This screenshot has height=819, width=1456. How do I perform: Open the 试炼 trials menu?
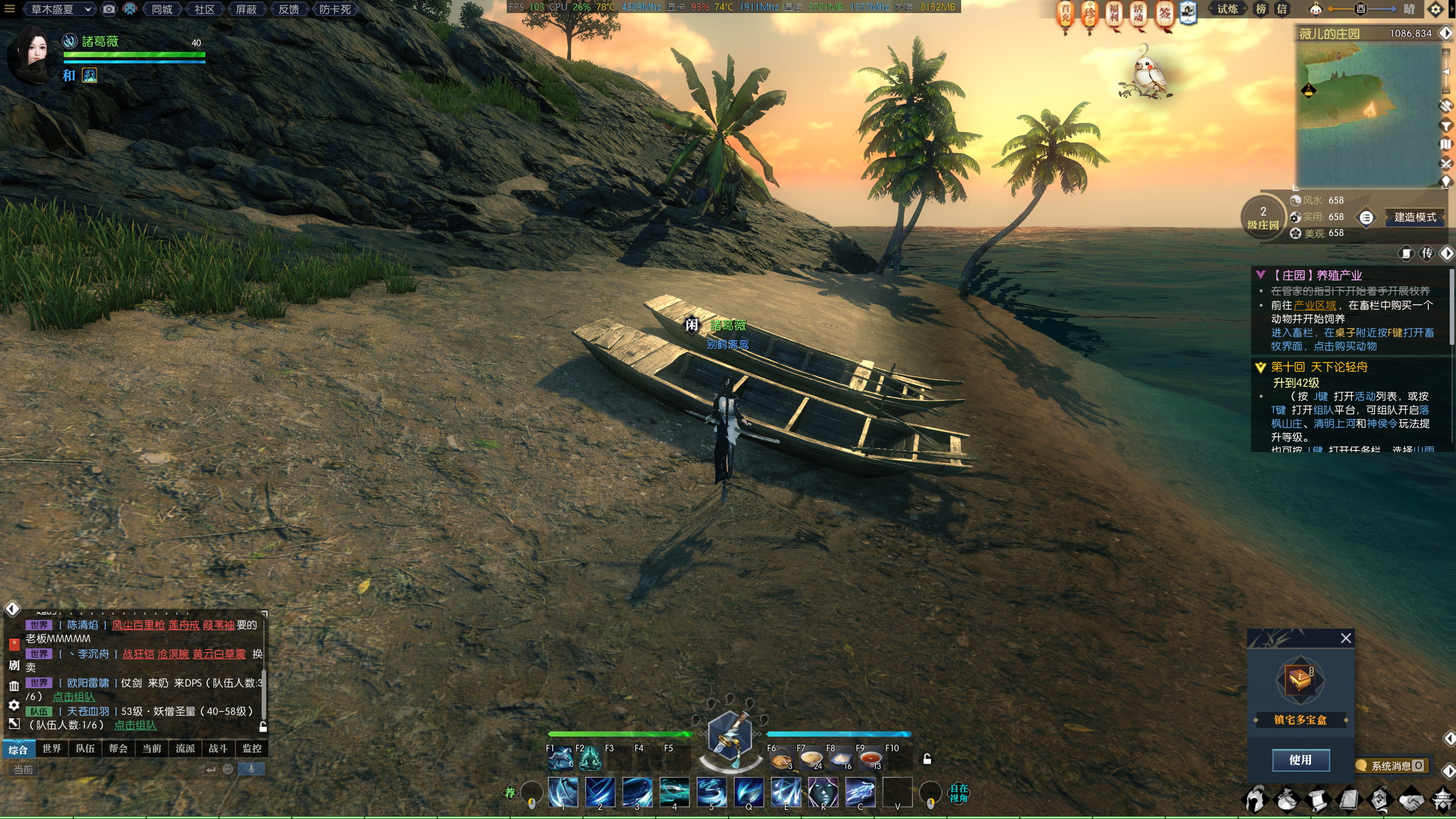(1228, 9)
